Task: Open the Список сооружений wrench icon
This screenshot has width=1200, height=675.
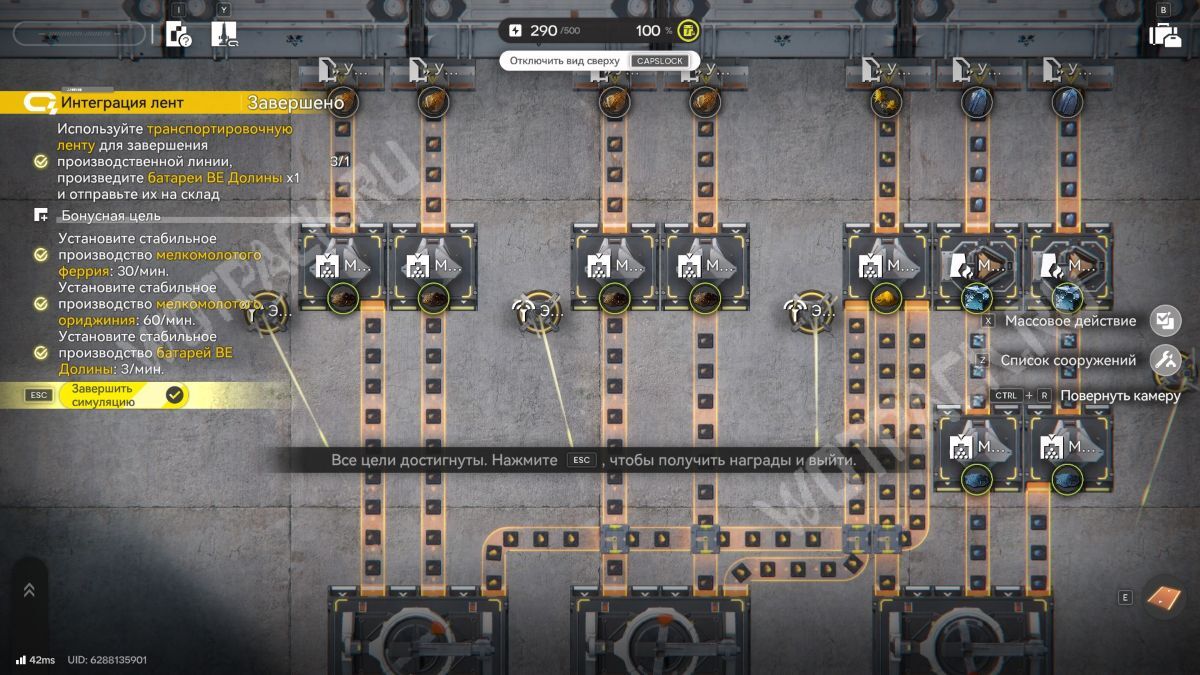Action: point(1165,360)
